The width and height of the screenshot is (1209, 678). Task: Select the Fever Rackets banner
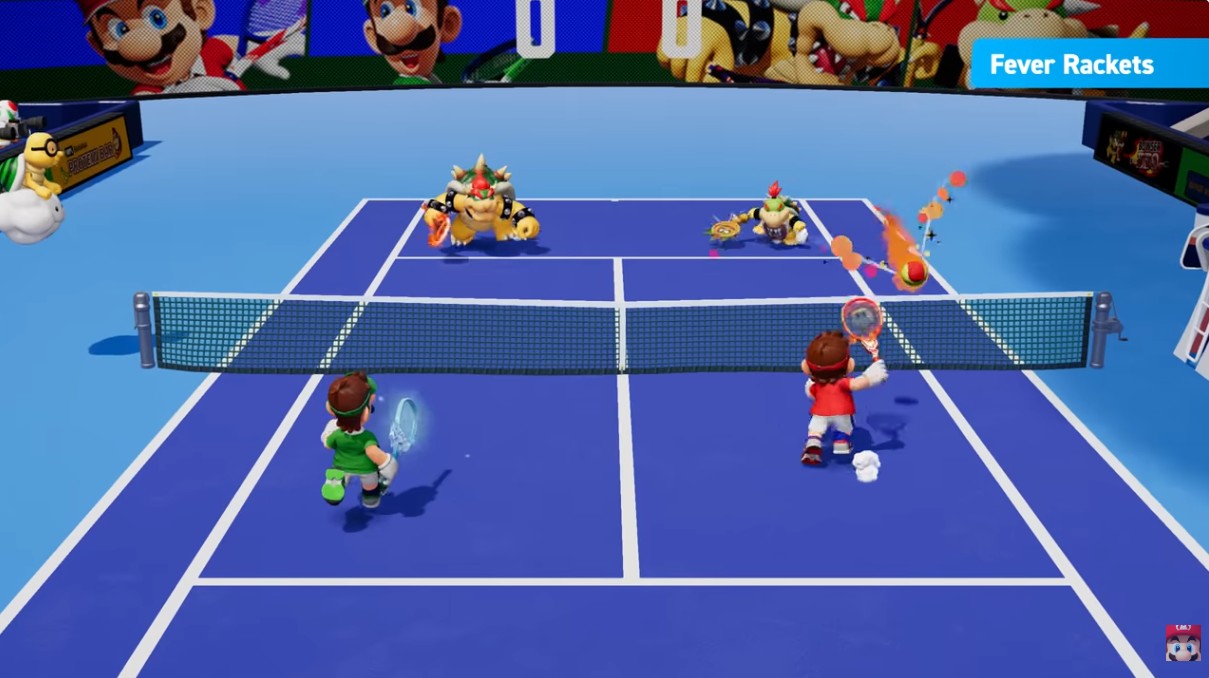tap(1088, 65)
